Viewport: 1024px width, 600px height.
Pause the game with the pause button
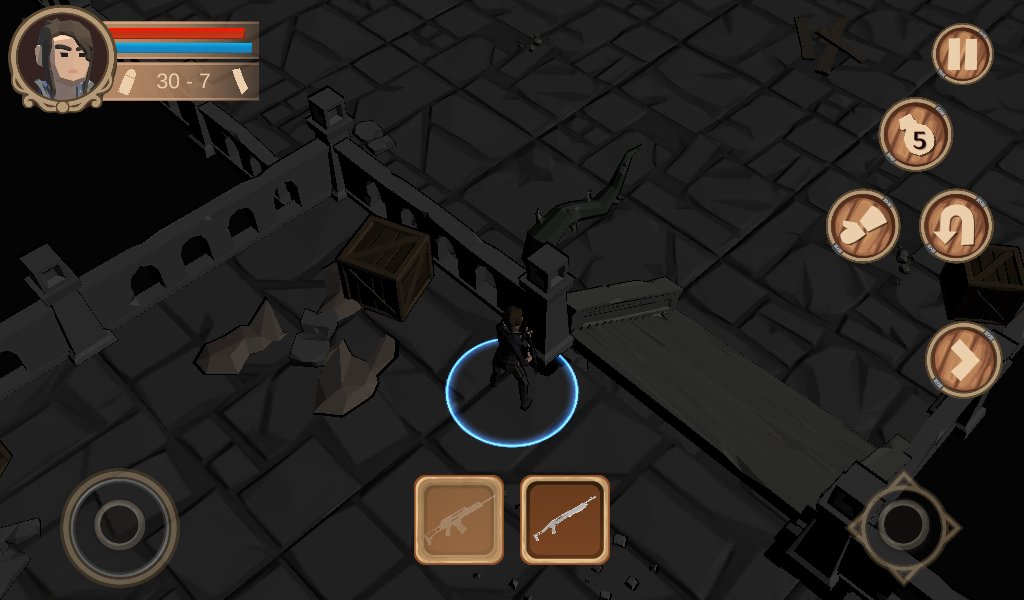(962, 54)
